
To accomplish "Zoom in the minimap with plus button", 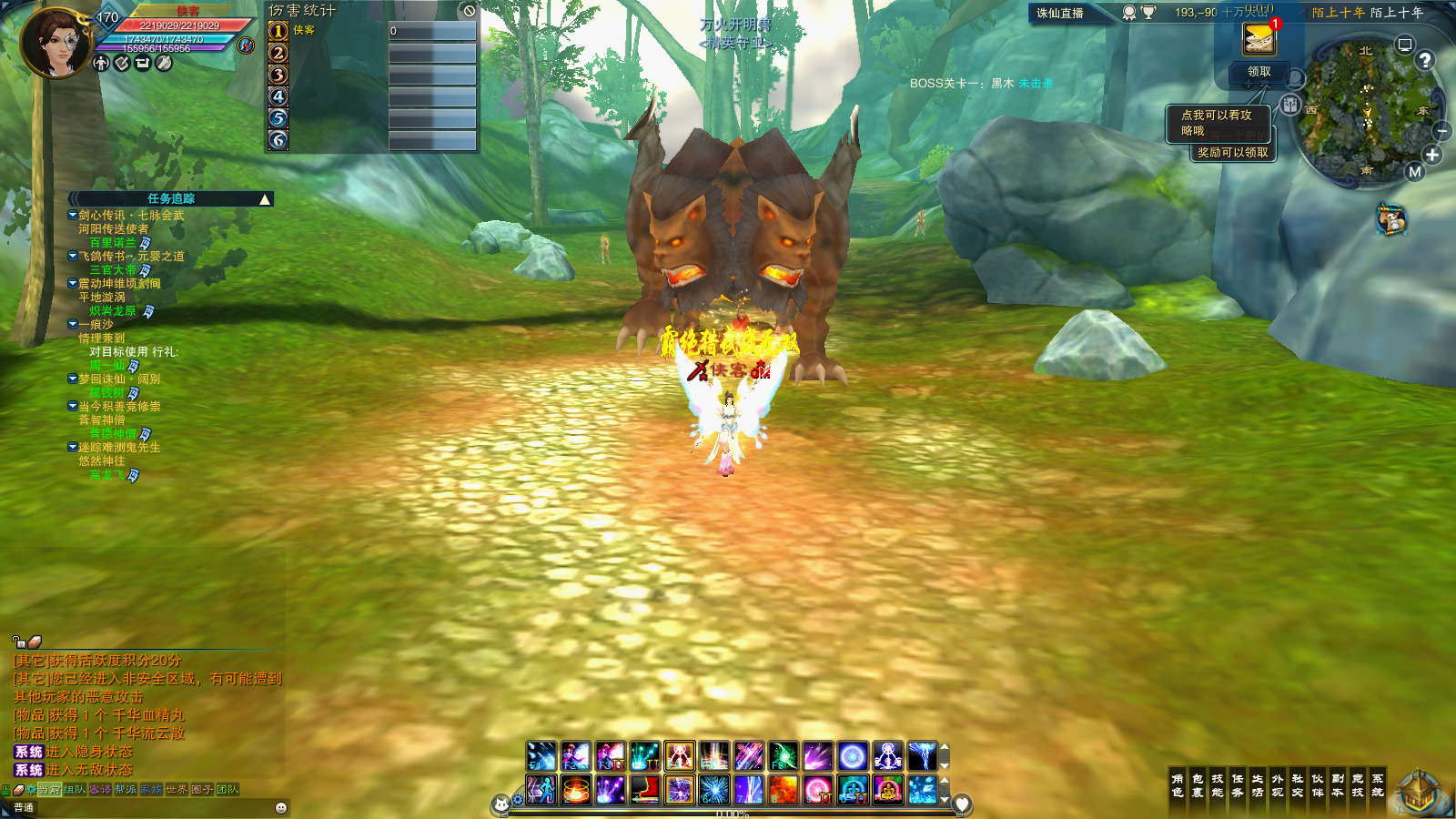I will (1432, 156).
